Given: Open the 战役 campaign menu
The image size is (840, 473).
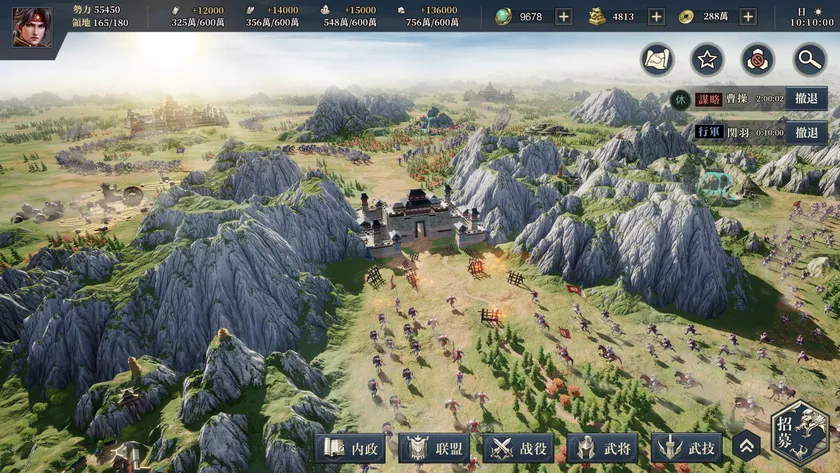Looking at the screenshot, I should [519, 449].
